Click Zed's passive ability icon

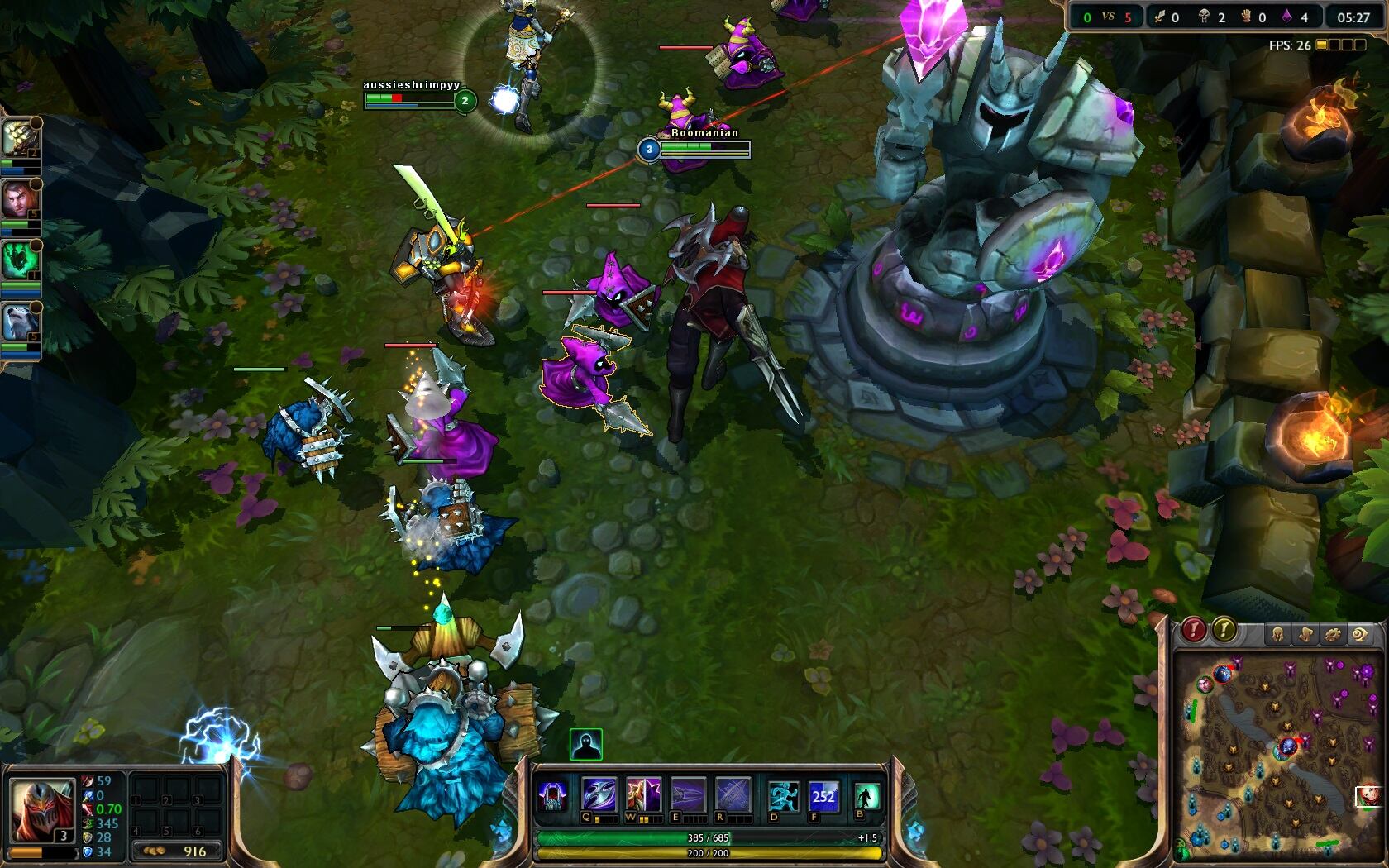[x=551, y=796]
